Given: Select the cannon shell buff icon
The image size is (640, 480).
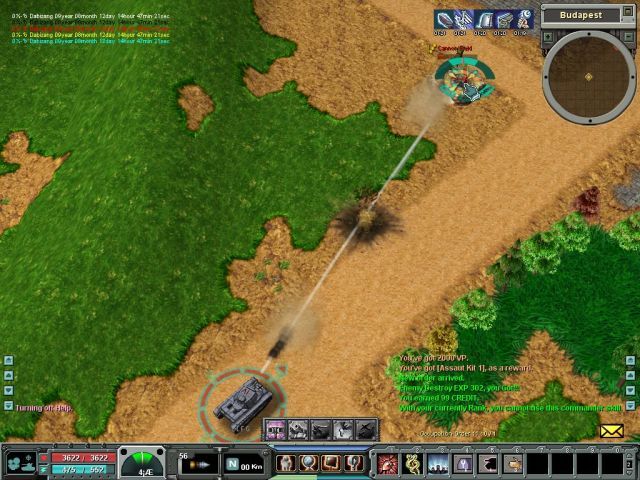Looking at the screenshot, I should pos(443,19).
